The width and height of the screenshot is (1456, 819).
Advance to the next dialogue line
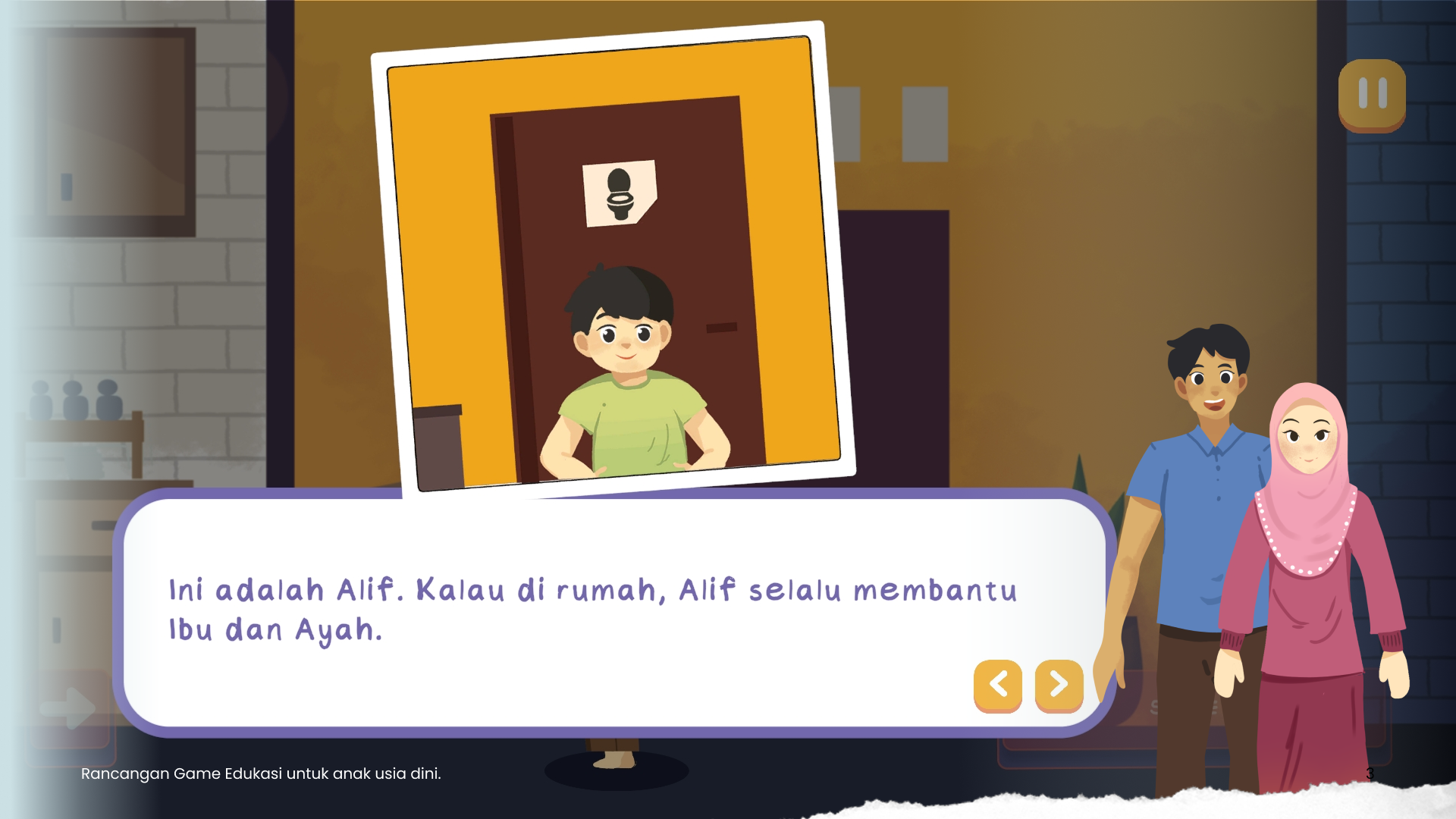(1059, 685)
